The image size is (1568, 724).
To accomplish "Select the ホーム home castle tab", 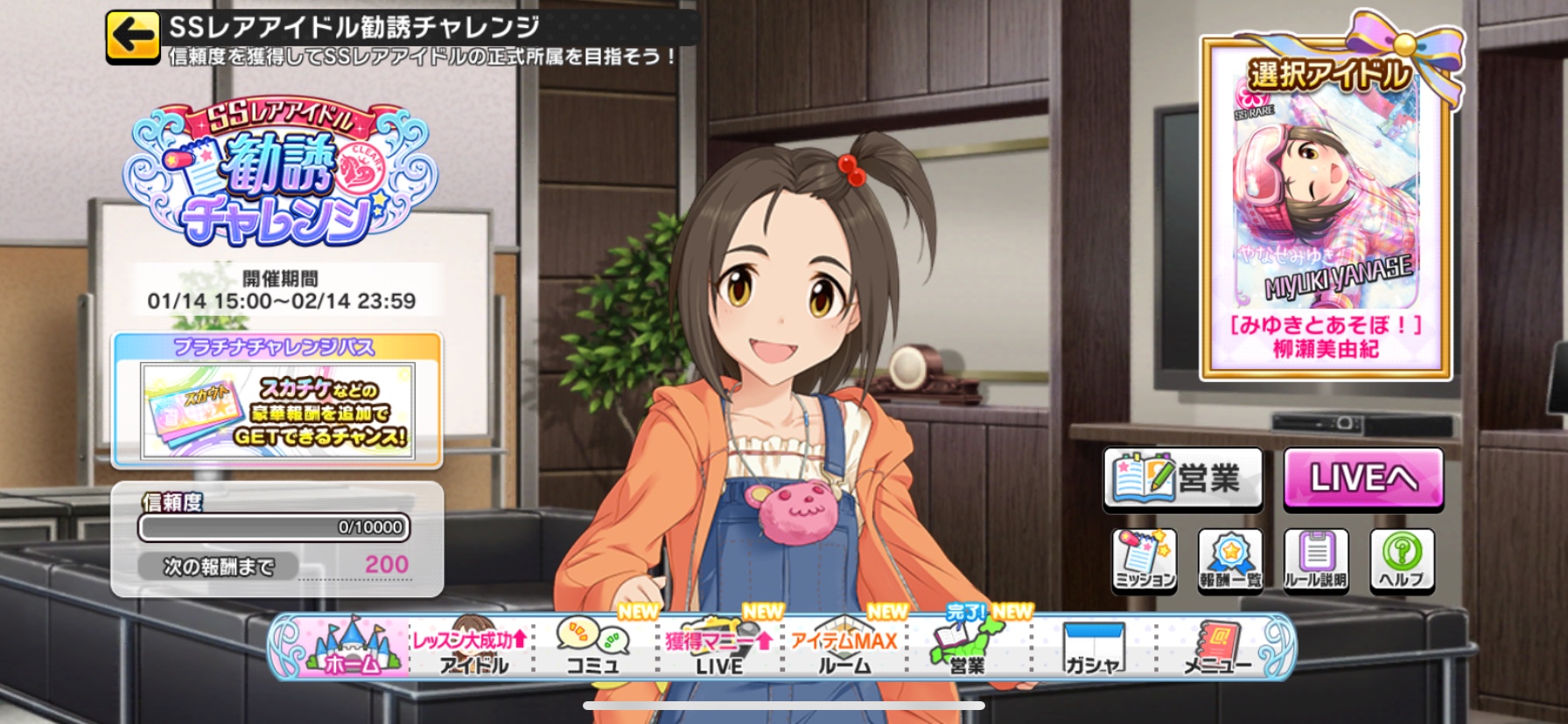I will pyautogui.click(x=352, y=648).
